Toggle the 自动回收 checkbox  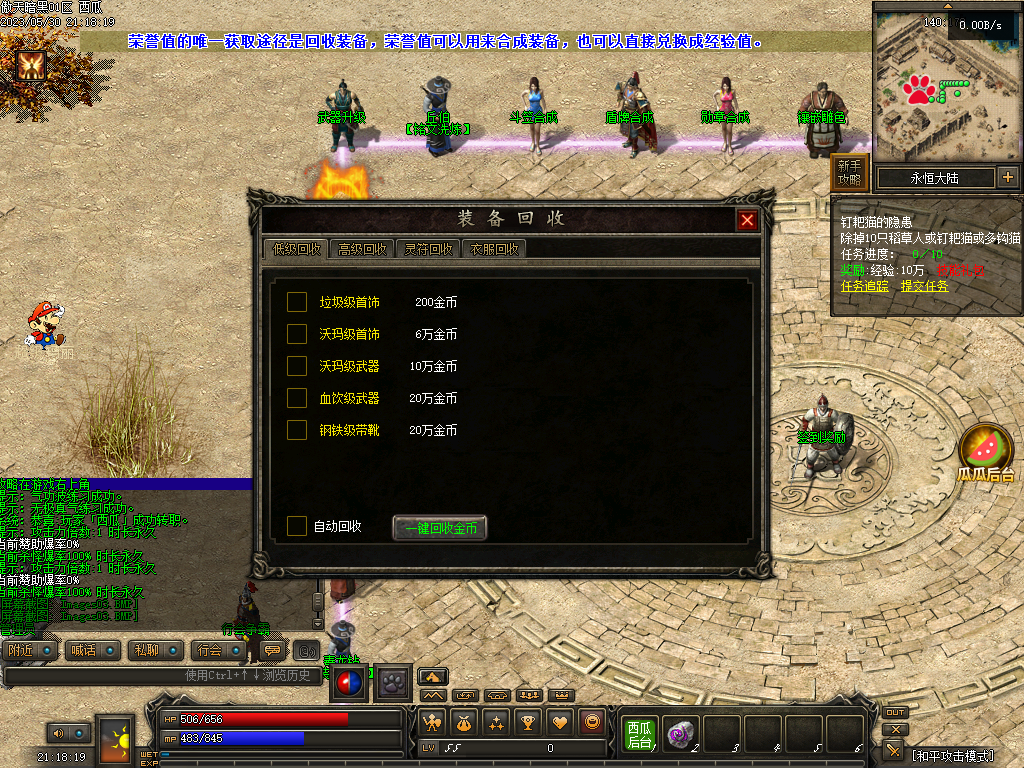pos(297,526)
